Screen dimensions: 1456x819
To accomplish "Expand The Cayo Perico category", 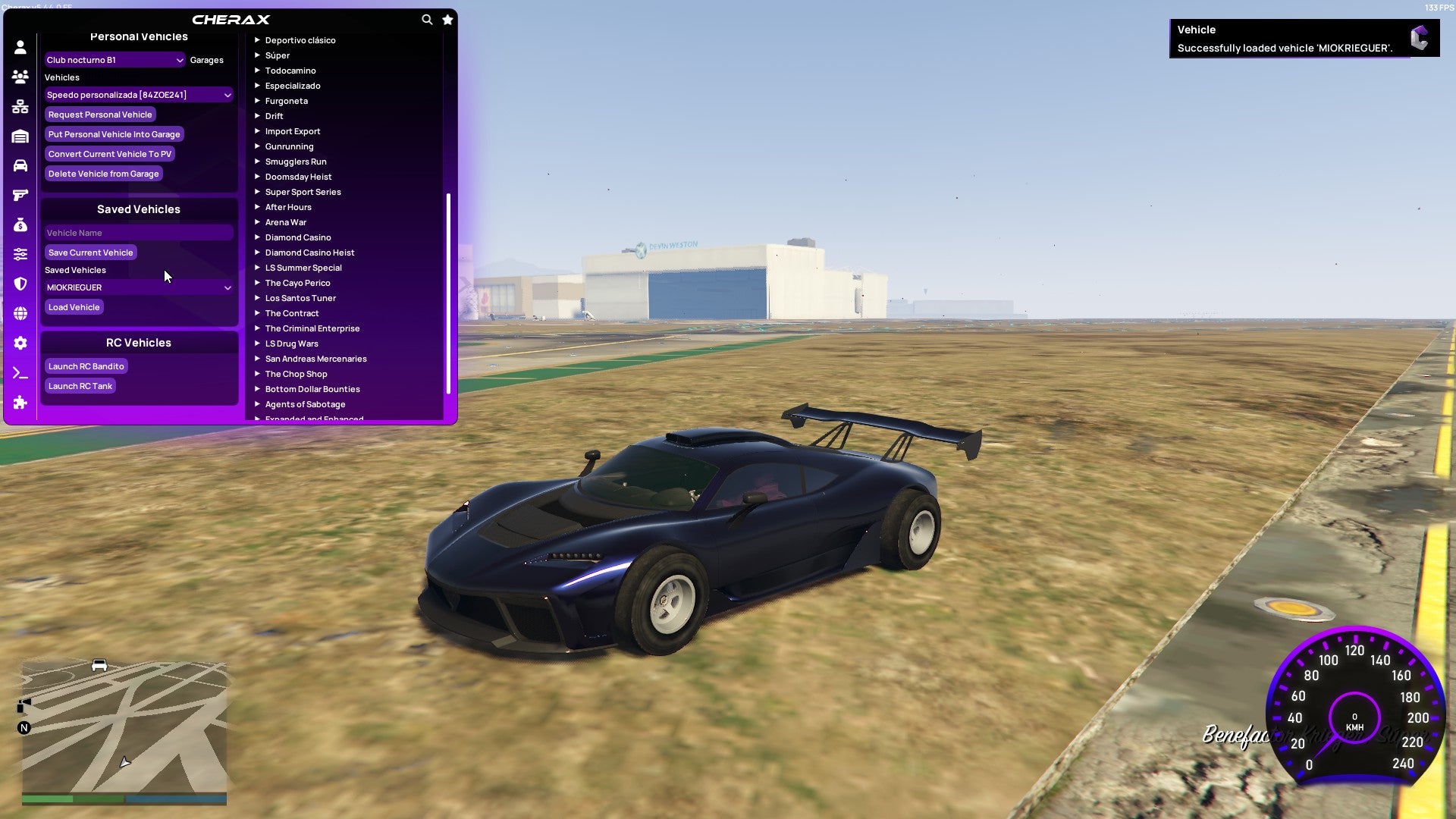I will click(297, 282).
